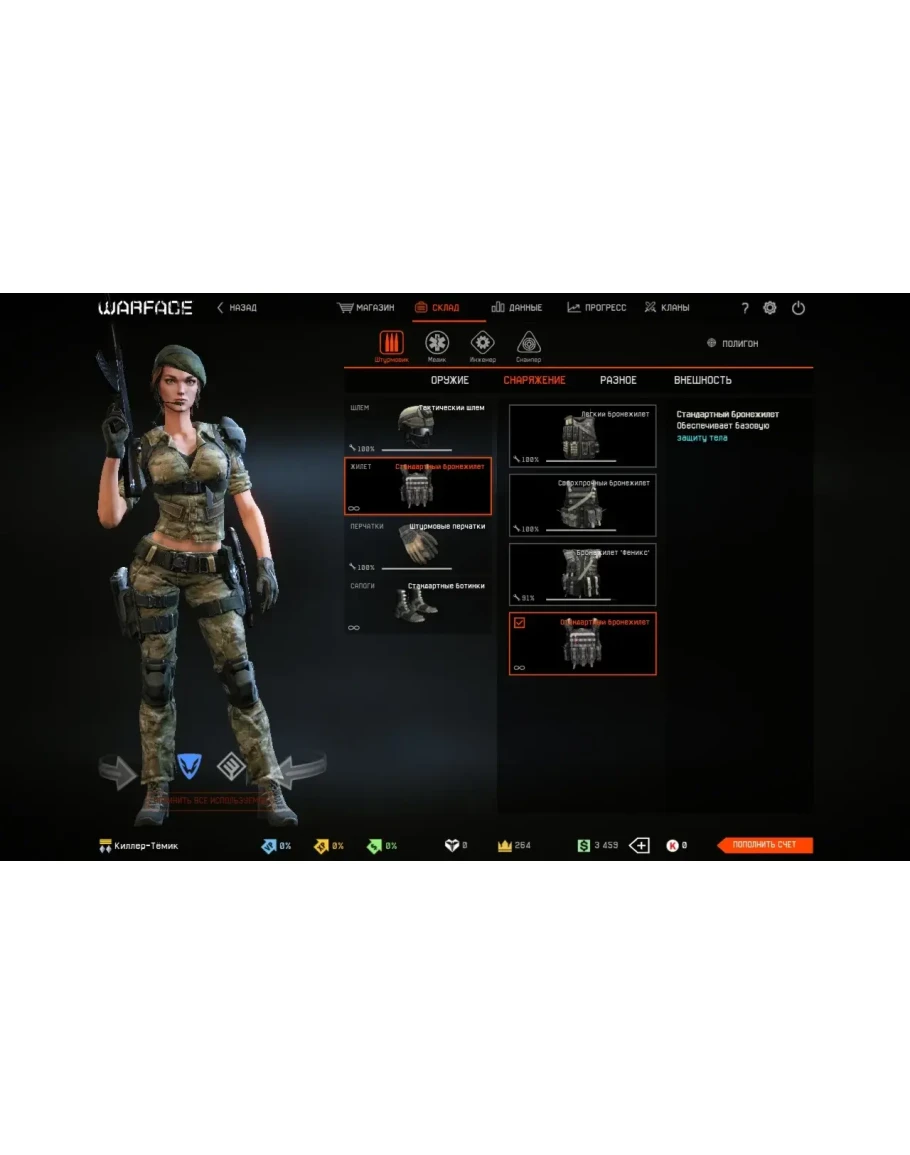Click the question mark help icon

point(744,309)
